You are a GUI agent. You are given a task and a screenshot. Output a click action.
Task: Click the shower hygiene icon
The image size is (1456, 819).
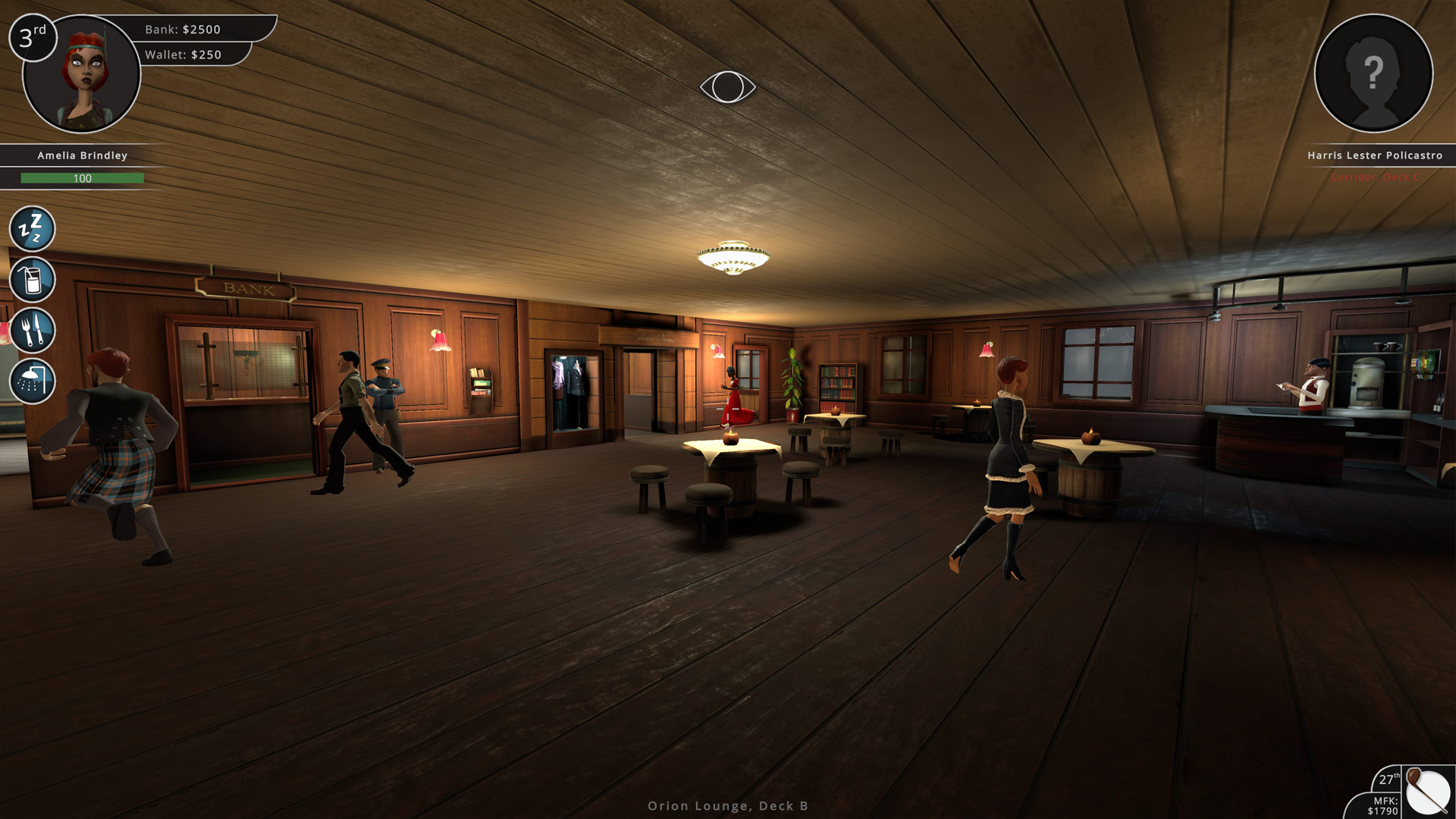click(32, 381)
